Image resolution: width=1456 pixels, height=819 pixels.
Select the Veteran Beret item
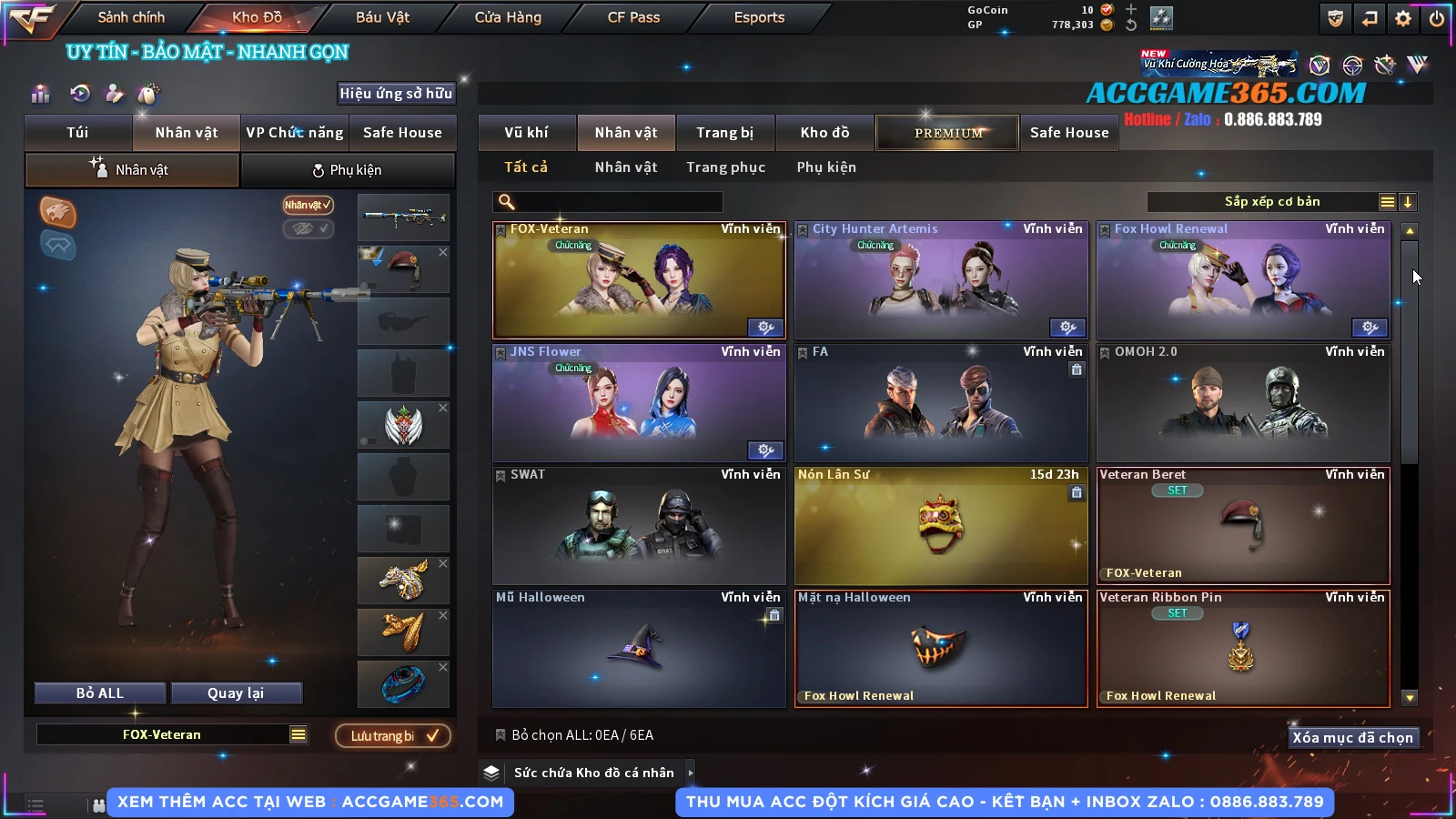tap(1243, 526)
